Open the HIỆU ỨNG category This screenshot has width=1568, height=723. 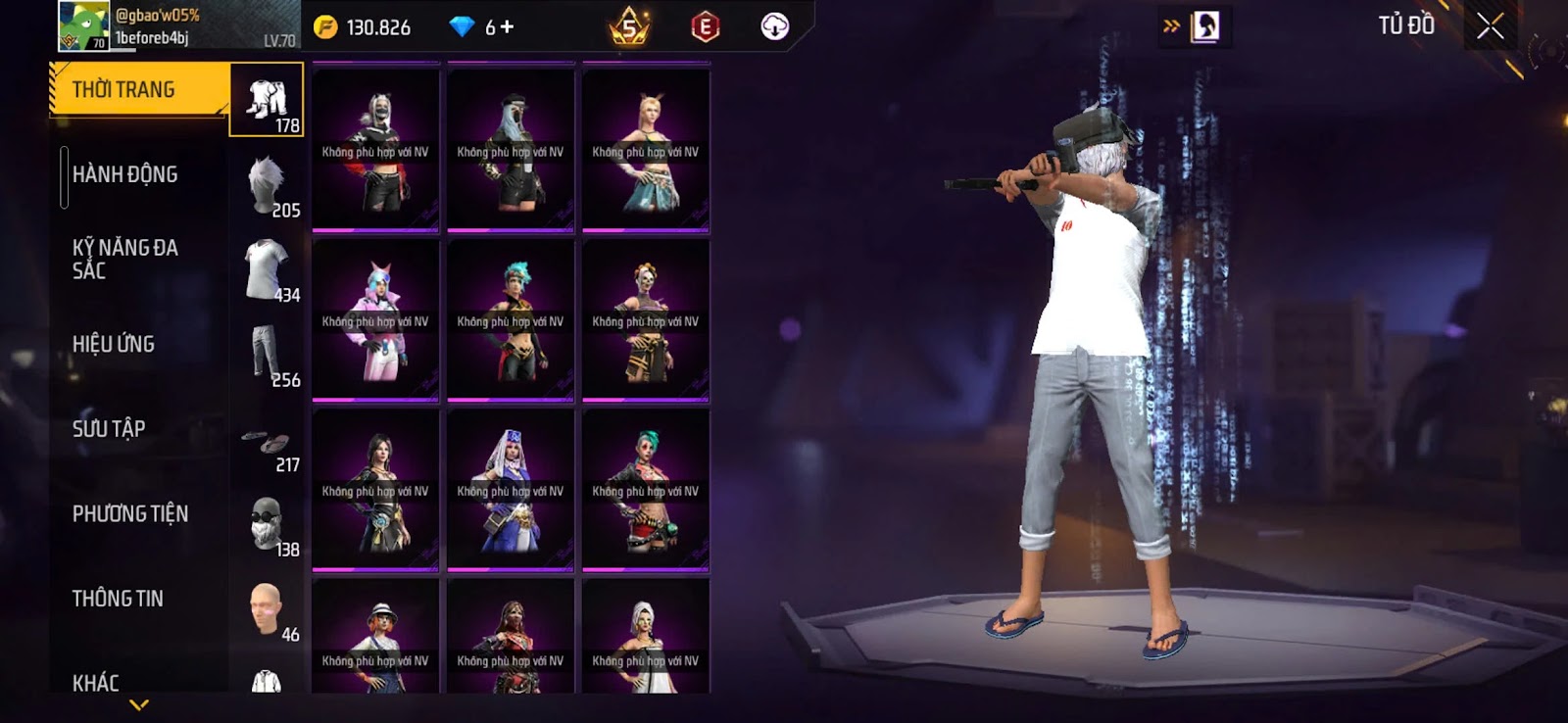[x=114, y=344]
